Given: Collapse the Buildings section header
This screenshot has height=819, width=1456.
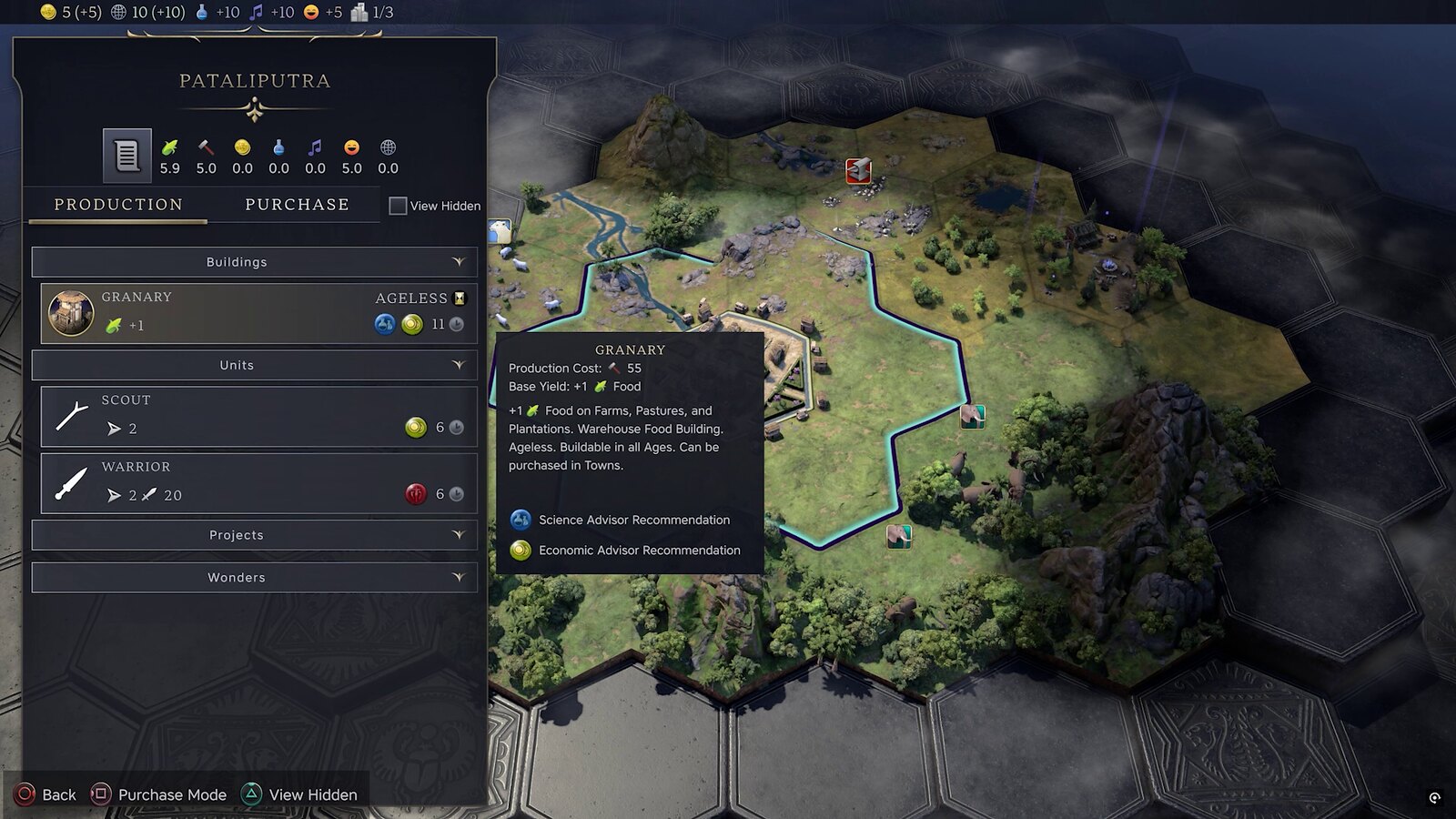Looking at the screenshot, I should (x=255, y=262).
